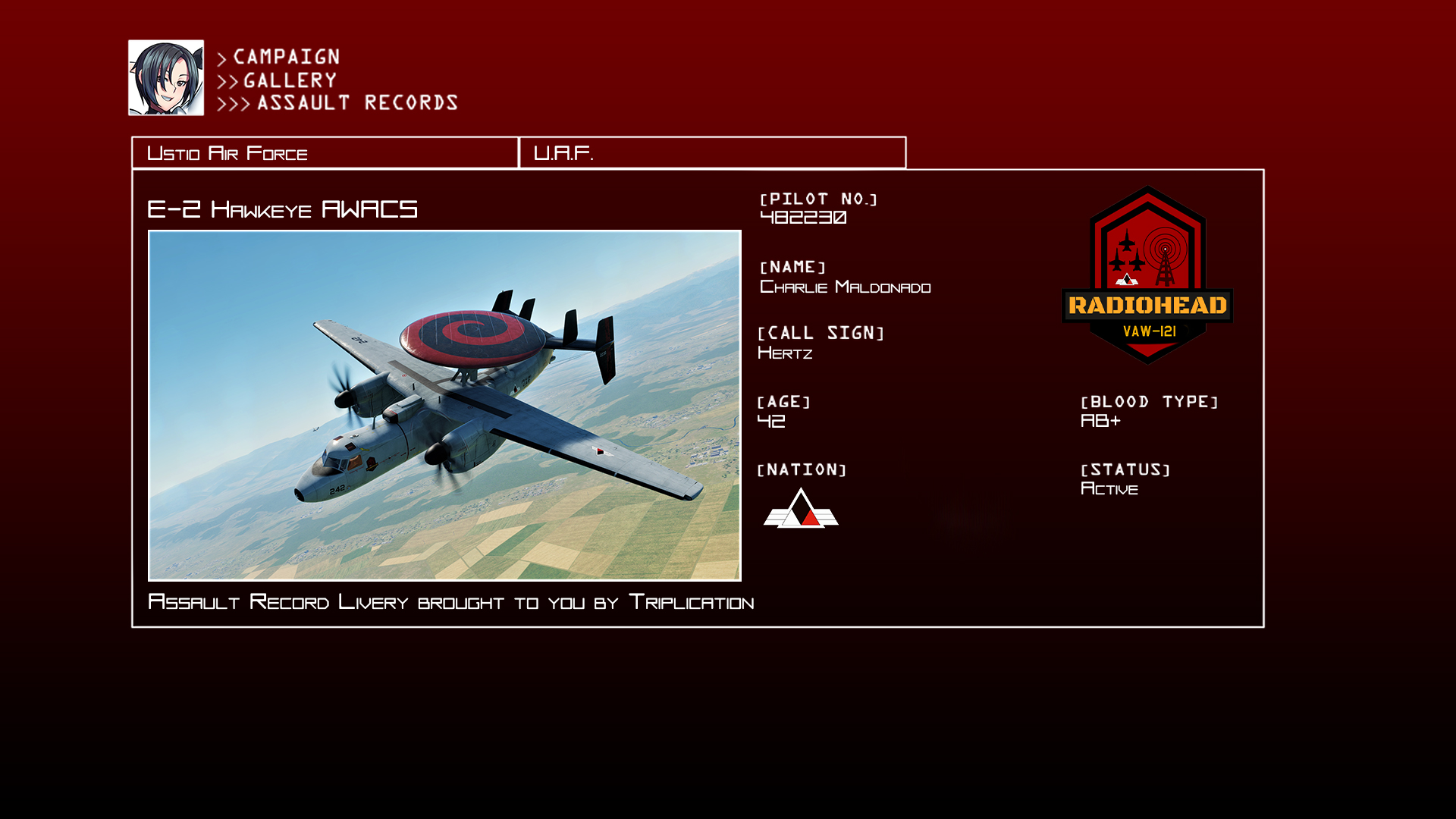Select the U.A.F. tab
1456x819 pixels.
(x=712, y=153)
